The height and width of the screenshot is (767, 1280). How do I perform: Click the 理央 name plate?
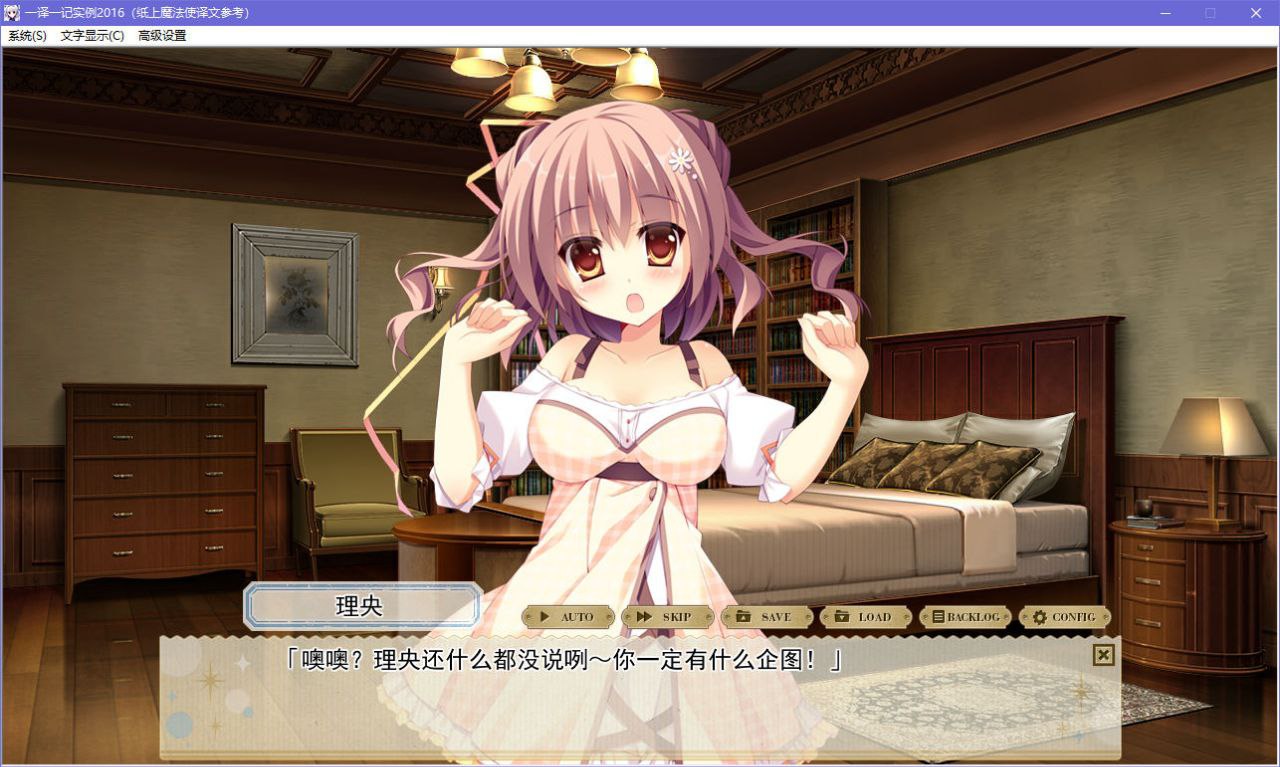coord(362,605)
